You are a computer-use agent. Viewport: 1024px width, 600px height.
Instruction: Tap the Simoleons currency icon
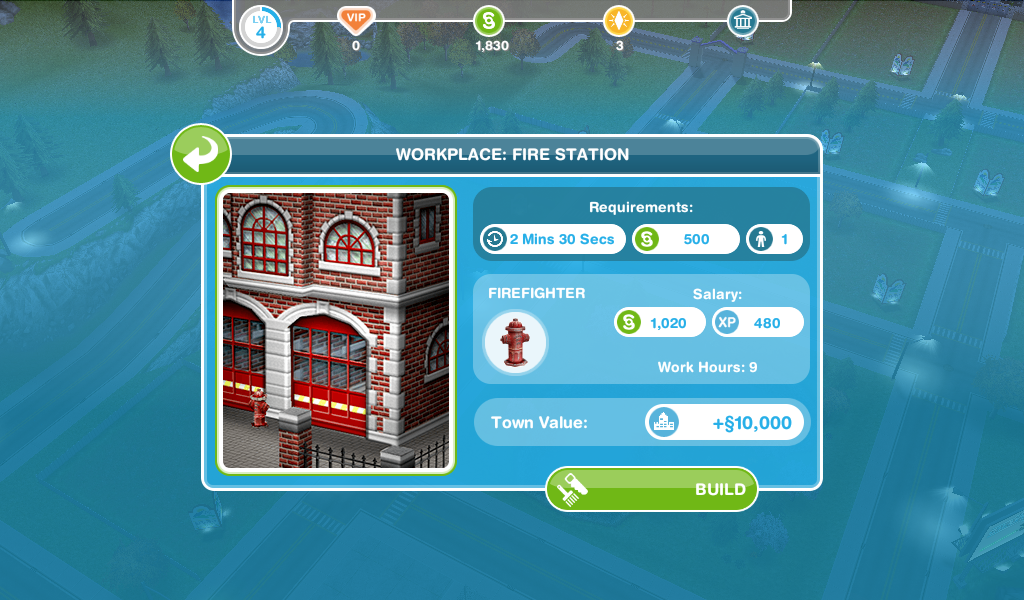(x=487, y=20)
